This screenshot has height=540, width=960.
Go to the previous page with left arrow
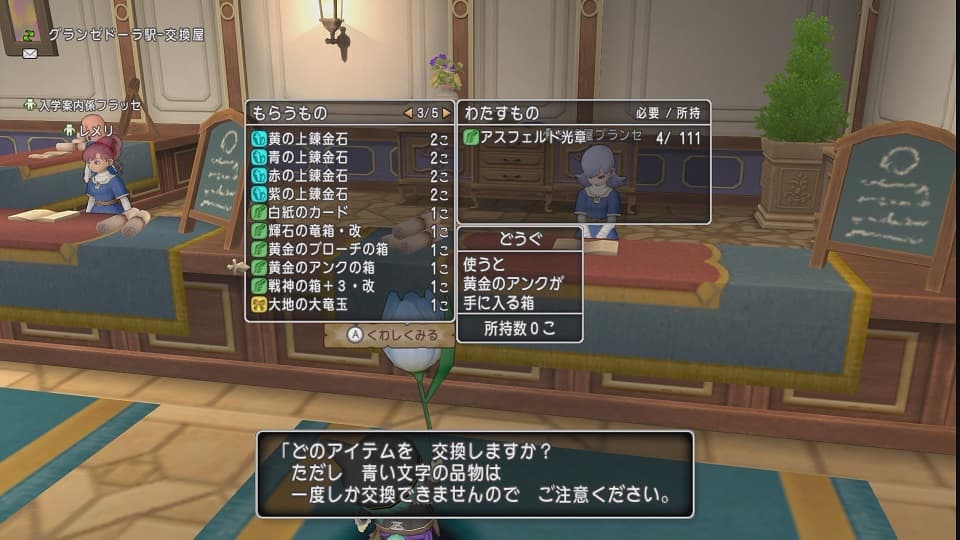point(408,113)
